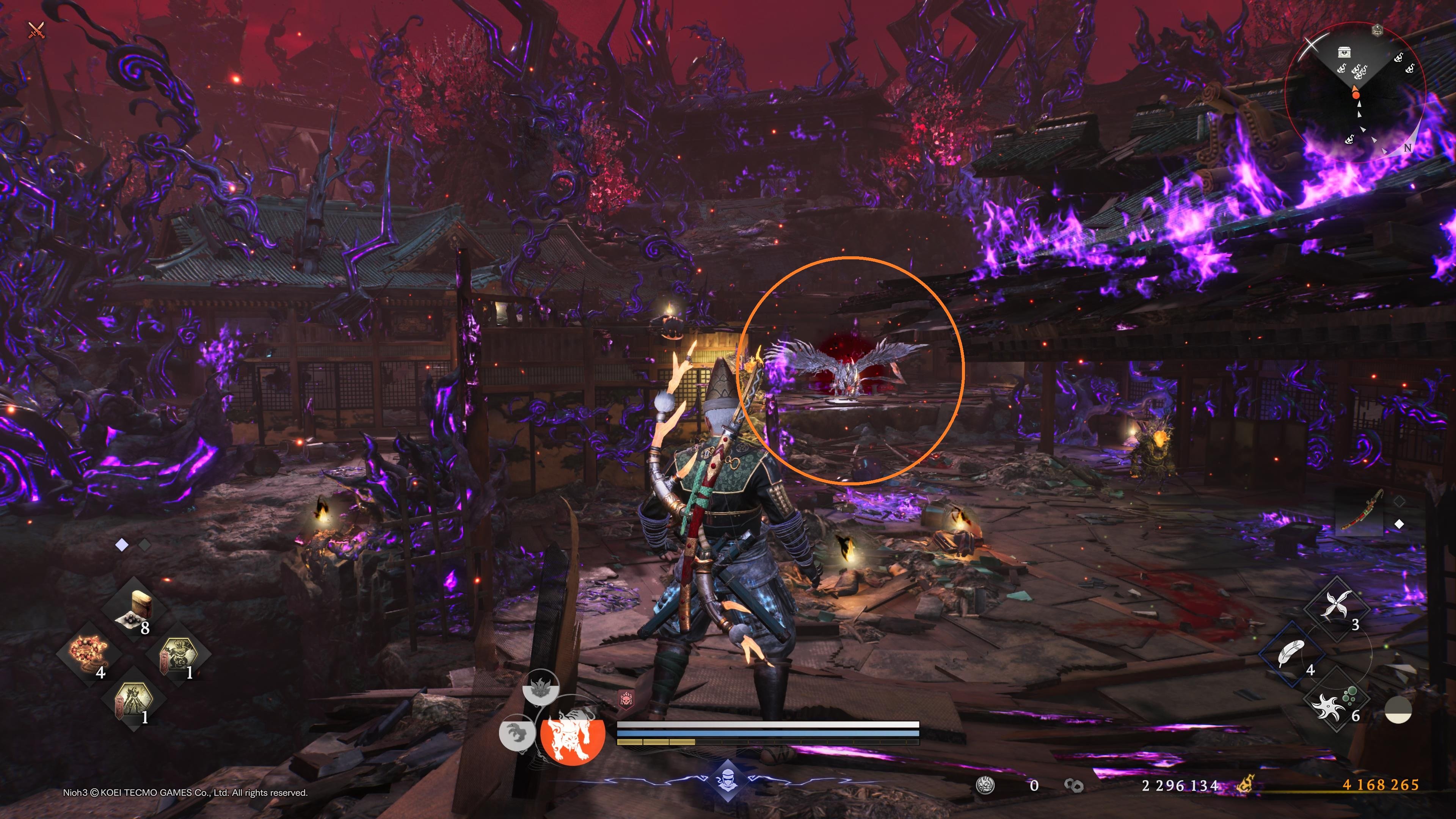The height and width of the screenshot is (819, 1456).
Task: Select the right talisman shortcut slot
Action: click(178, 654)
